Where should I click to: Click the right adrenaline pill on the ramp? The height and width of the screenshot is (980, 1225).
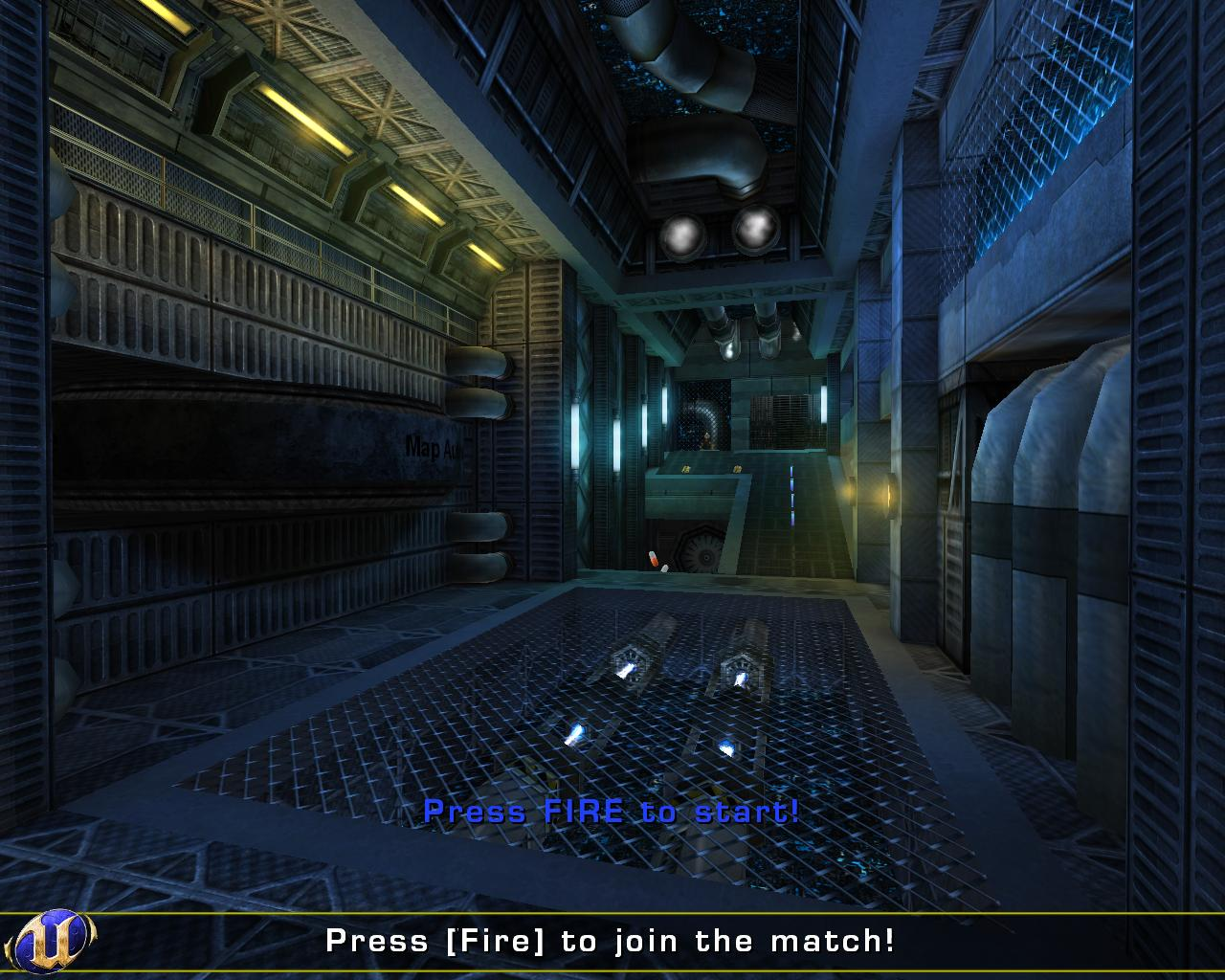[x=736, y=467]
